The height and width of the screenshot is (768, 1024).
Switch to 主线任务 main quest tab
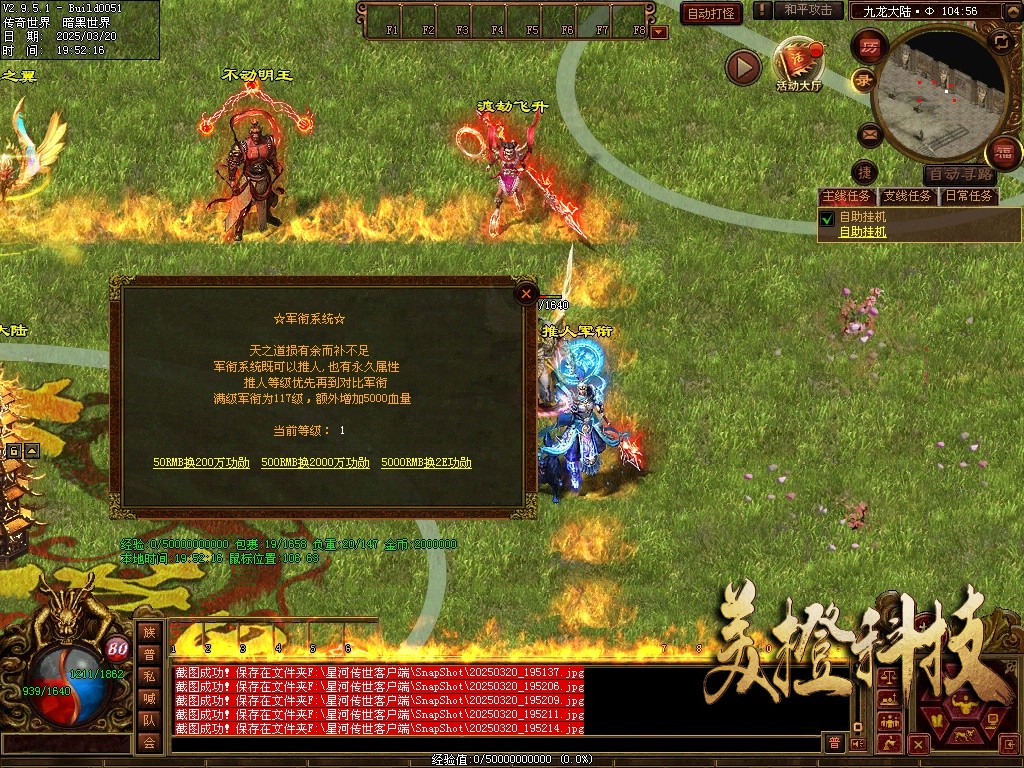pyautogui.click(x=846, y=196)
